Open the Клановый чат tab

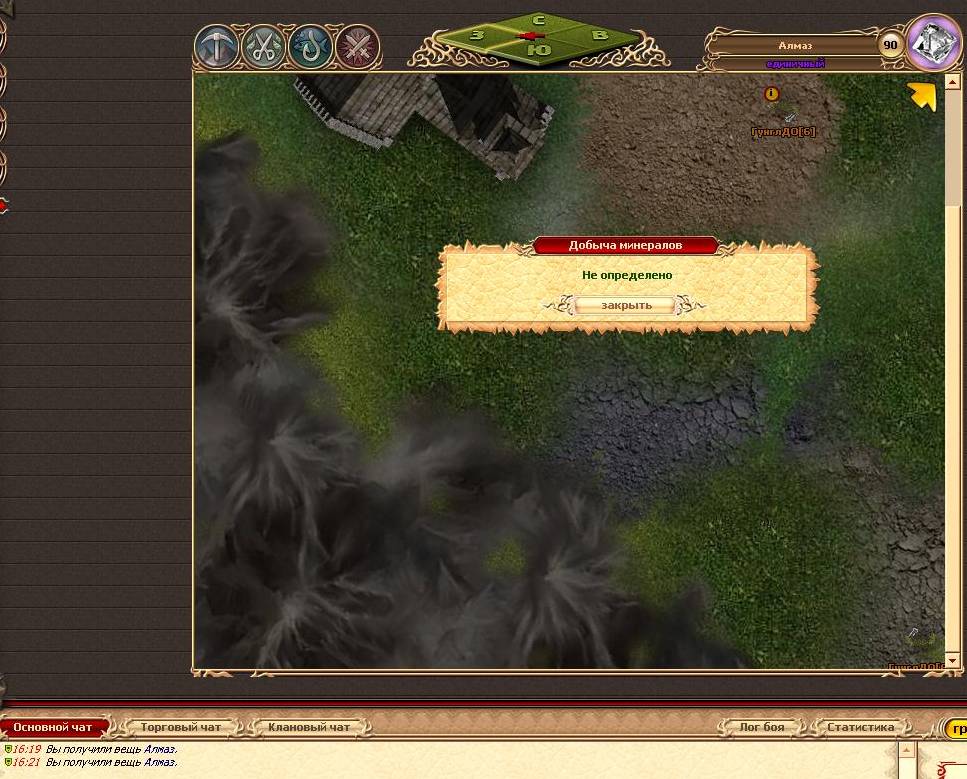click(x=308, y=727)
